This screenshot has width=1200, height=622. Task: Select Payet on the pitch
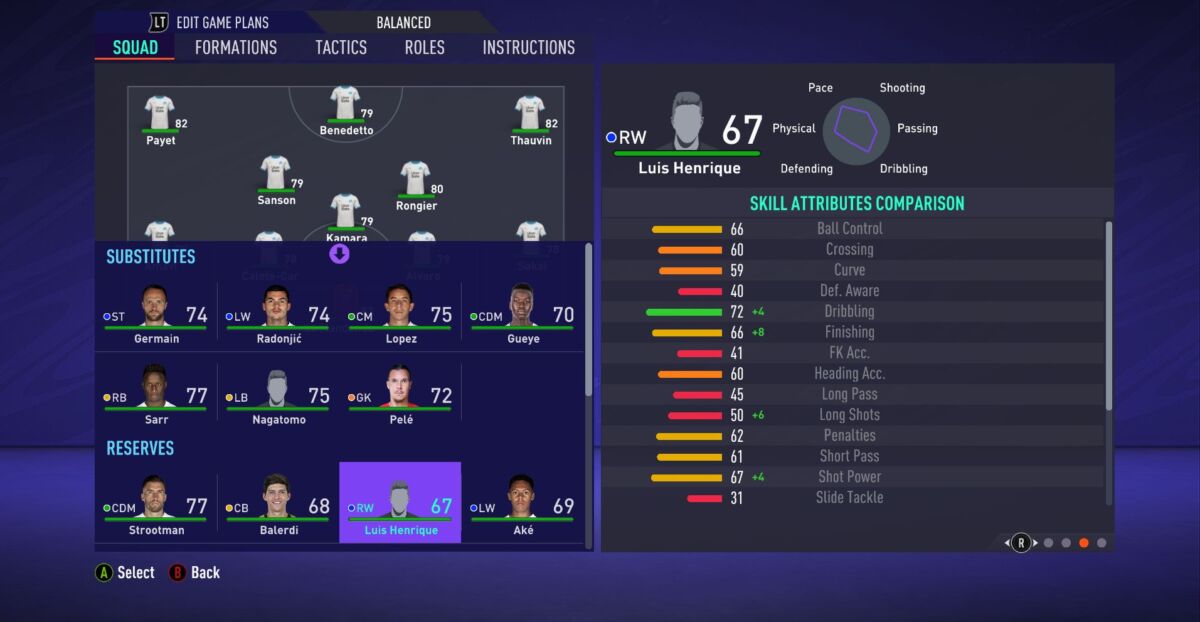(160, 120)
